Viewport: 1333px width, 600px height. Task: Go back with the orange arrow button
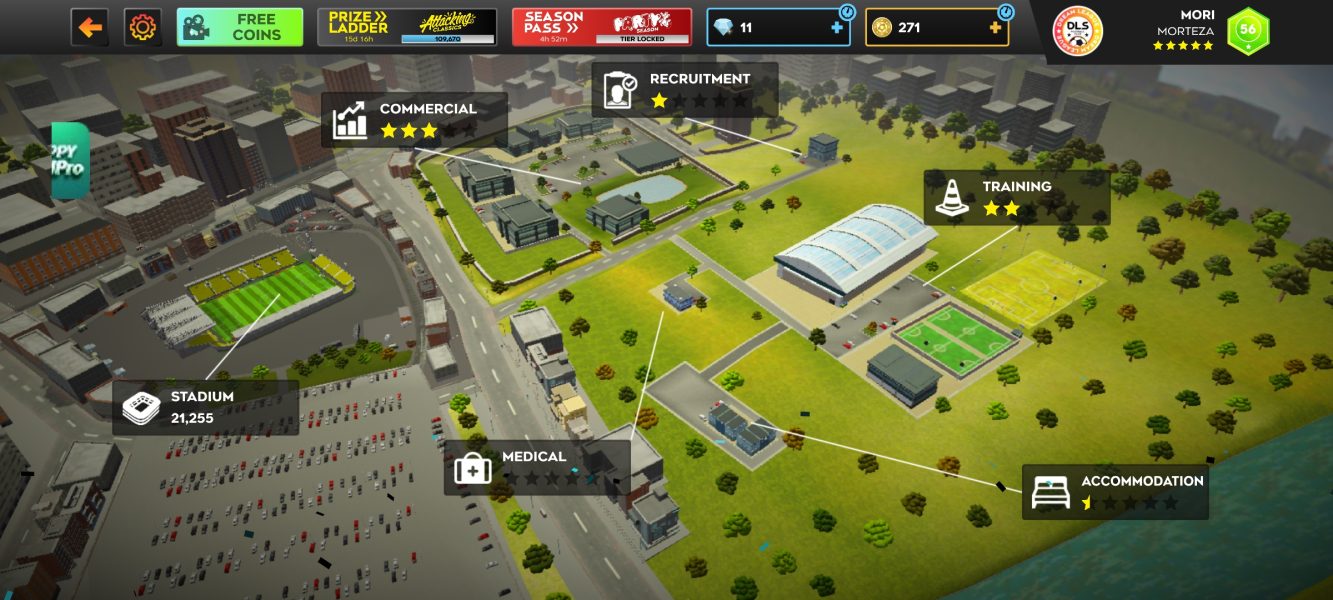[90, 27]
